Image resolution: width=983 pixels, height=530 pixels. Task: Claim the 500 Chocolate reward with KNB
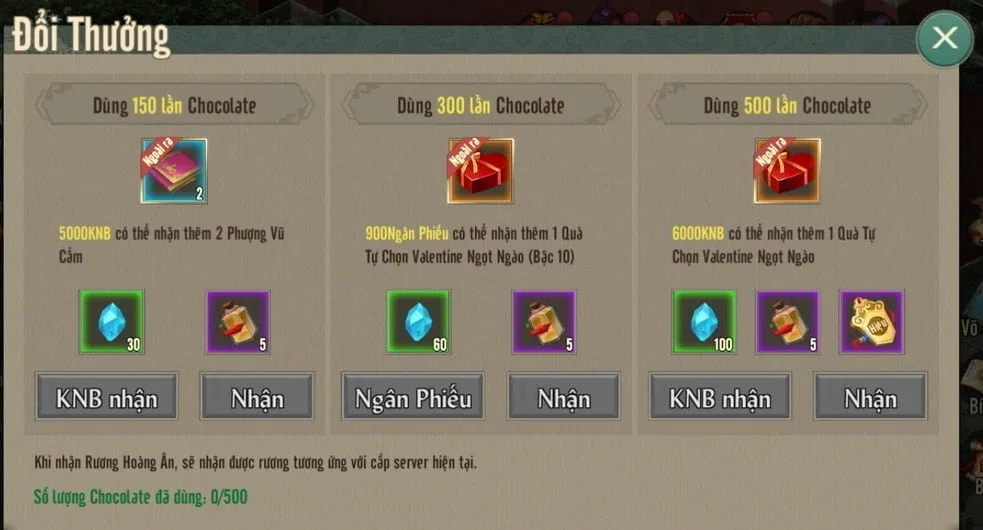(x=719, y=397)
